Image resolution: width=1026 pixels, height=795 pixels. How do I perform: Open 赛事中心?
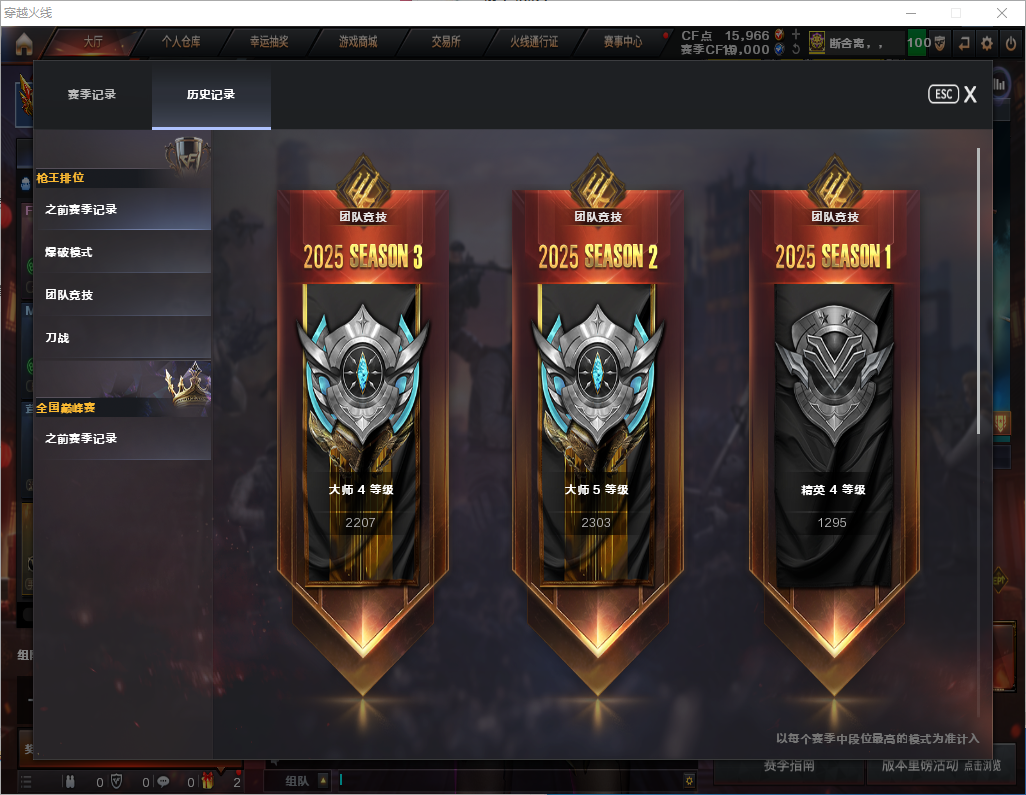622,42
